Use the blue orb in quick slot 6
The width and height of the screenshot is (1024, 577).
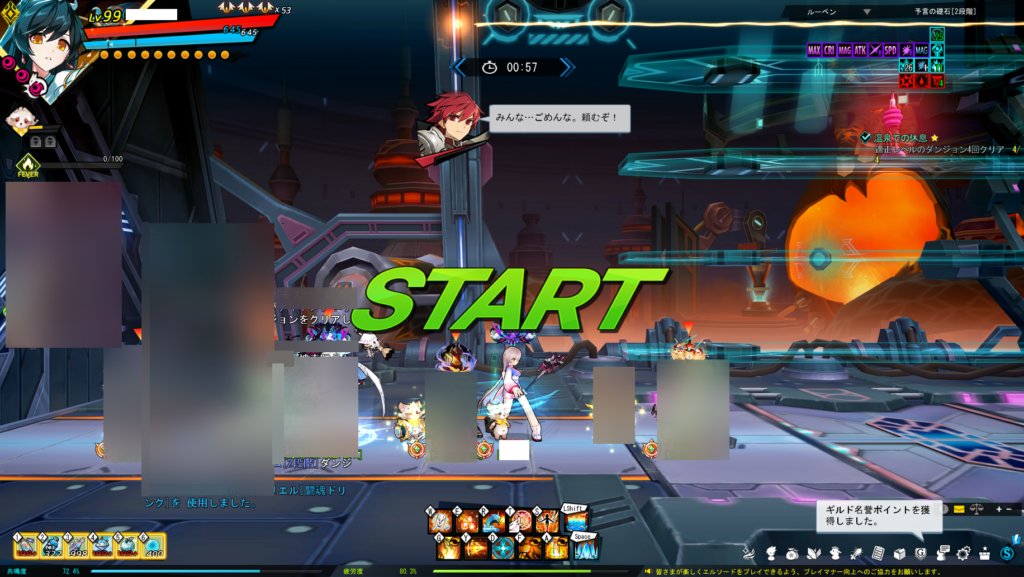point(154,545)
